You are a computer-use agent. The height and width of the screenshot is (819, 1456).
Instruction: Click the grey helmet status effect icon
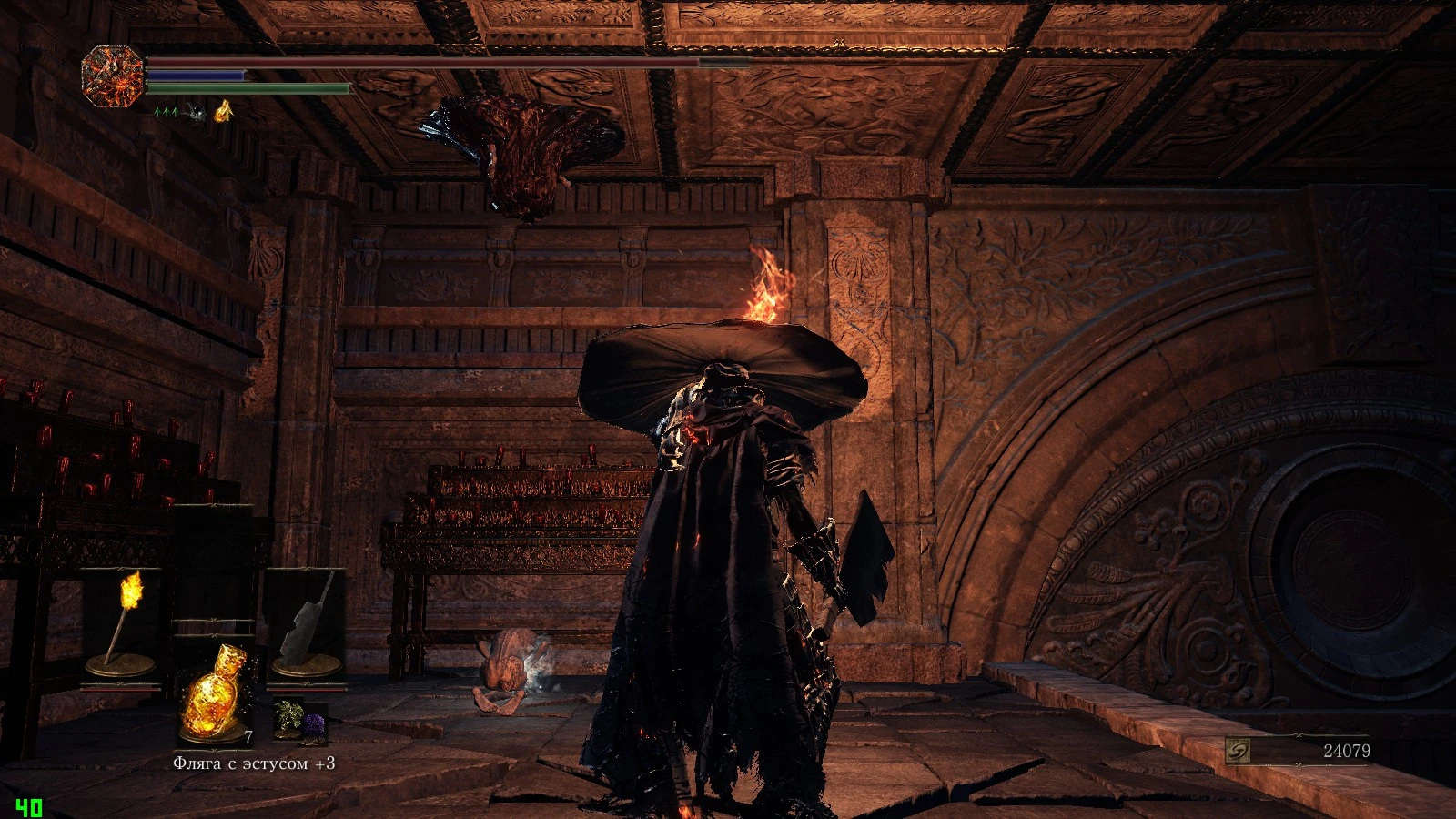click(x=194, y=112)
